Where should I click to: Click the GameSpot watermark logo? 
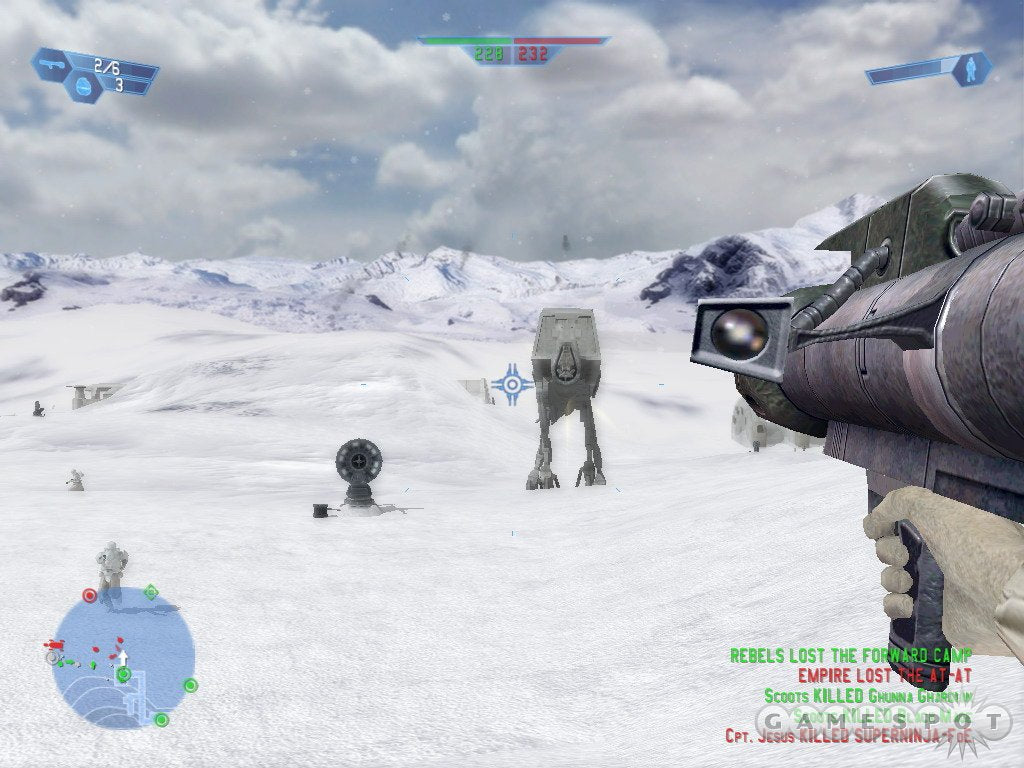[880, 721]
